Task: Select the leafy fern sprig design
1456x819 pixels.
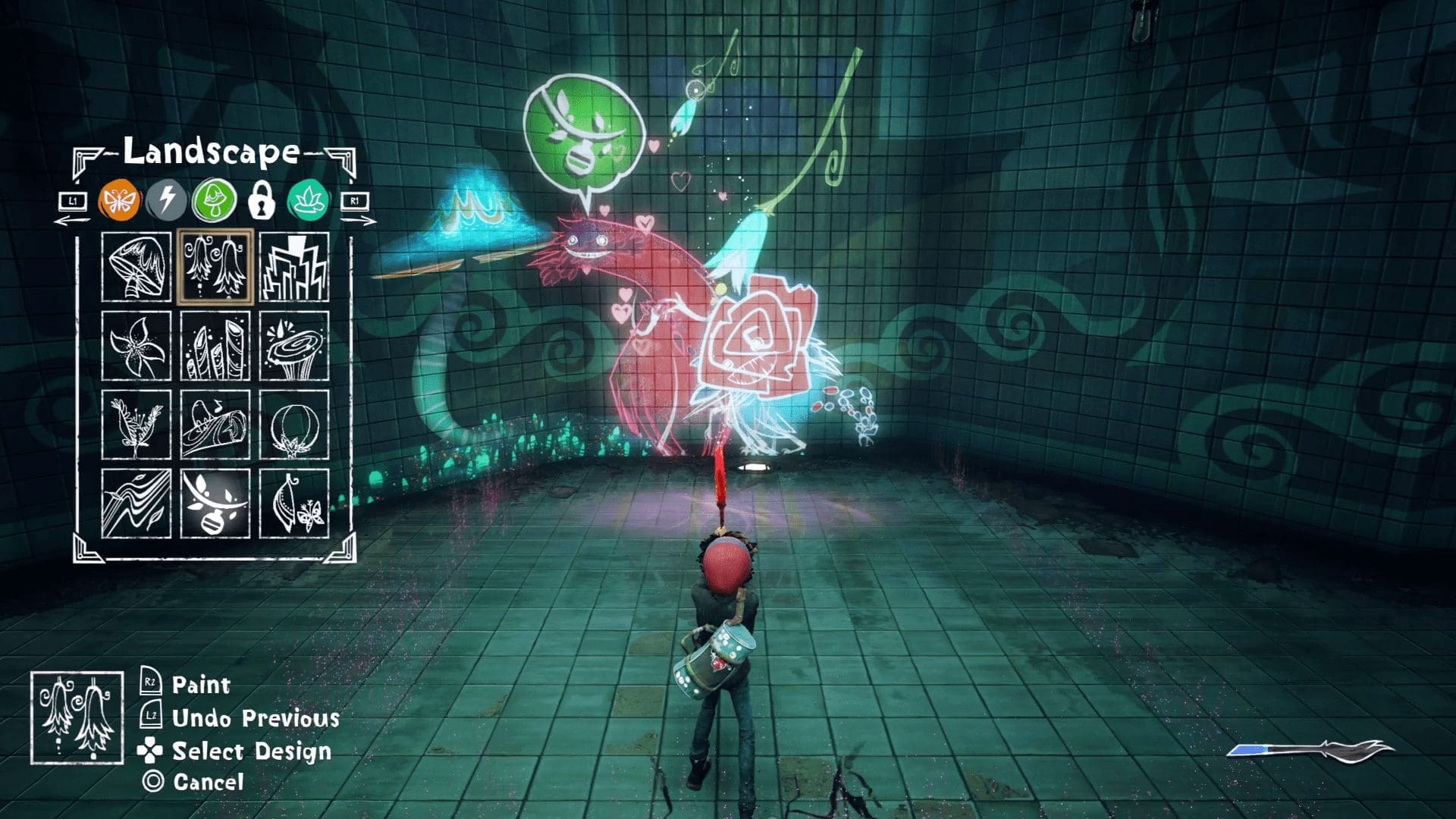Action: (136, 425)
